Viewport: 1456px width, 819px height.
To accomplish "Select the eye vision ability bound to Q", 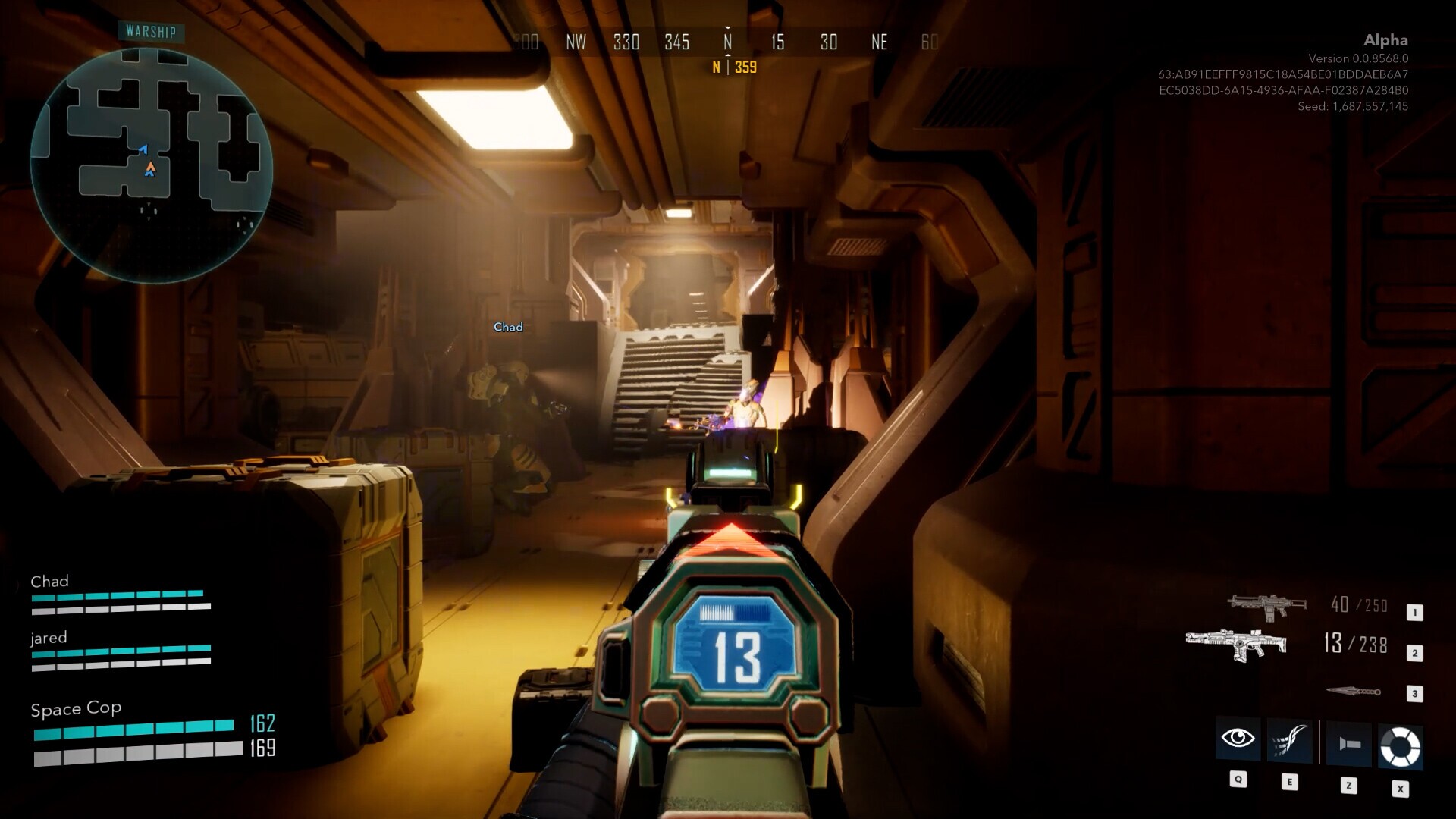I will 1237,739.
